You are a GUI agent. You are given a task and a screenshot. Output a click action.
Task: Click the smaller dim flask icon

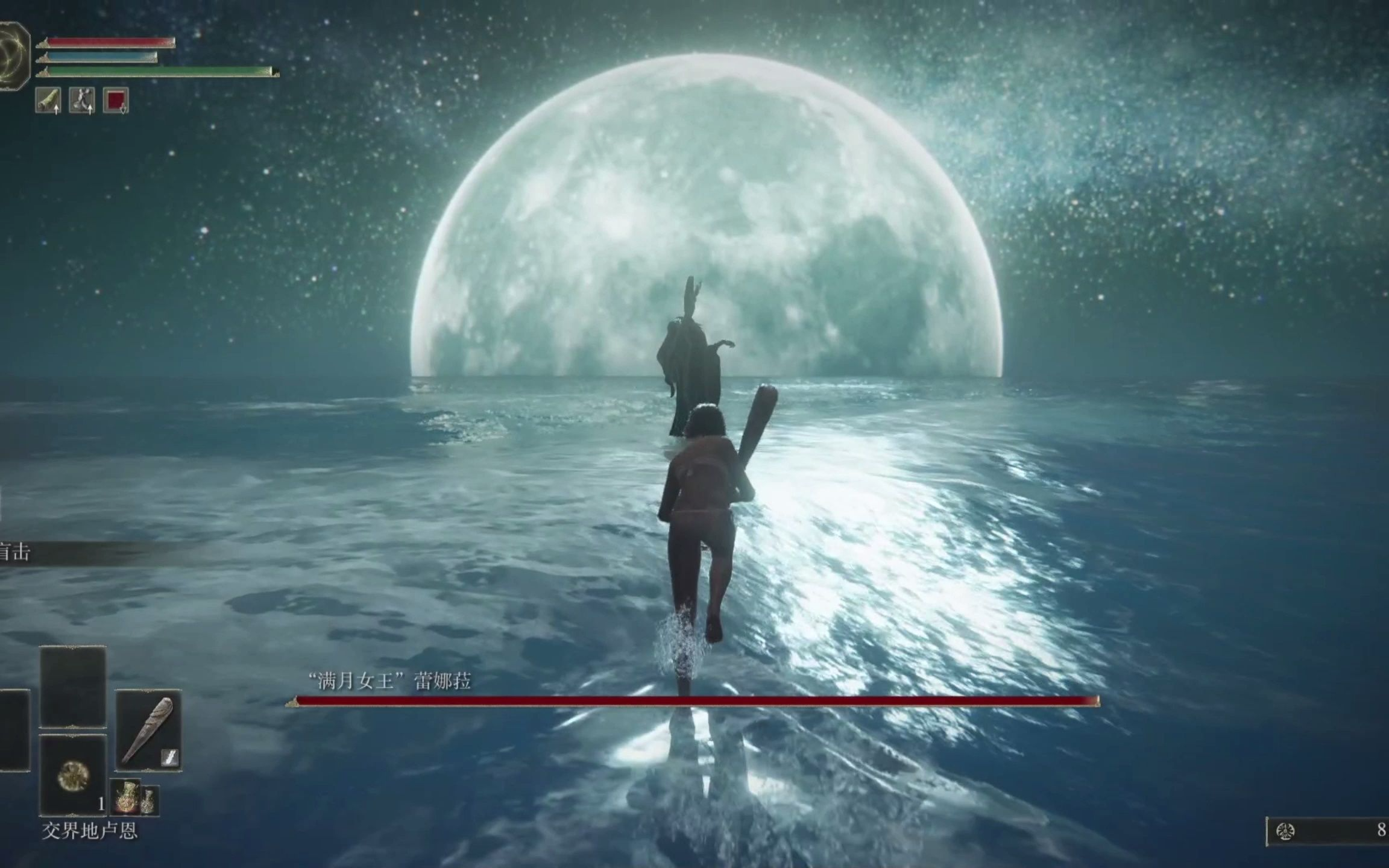coord(149,800)
